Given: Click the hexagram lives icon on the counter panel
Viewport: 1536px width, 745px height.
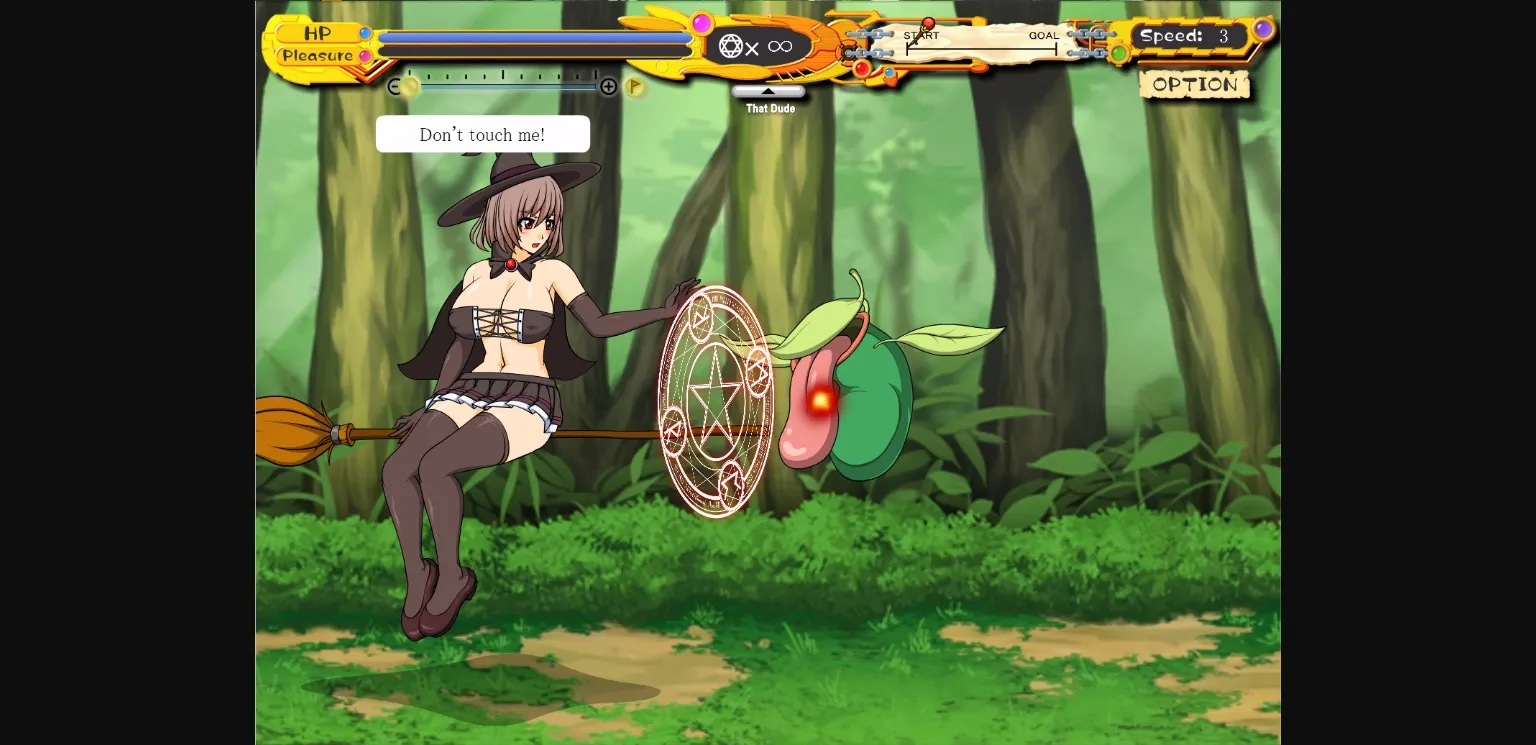Looking at the screenshot, I should click(730, 46).
